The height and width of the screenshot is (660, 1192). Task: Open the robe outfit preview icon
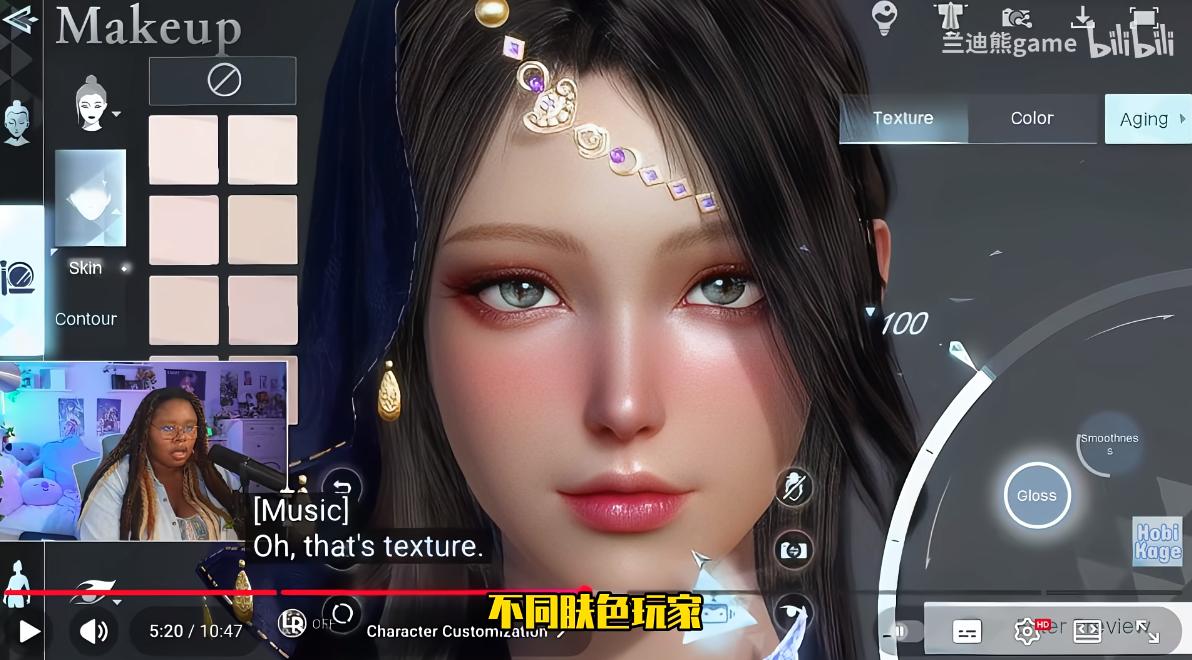950,18
